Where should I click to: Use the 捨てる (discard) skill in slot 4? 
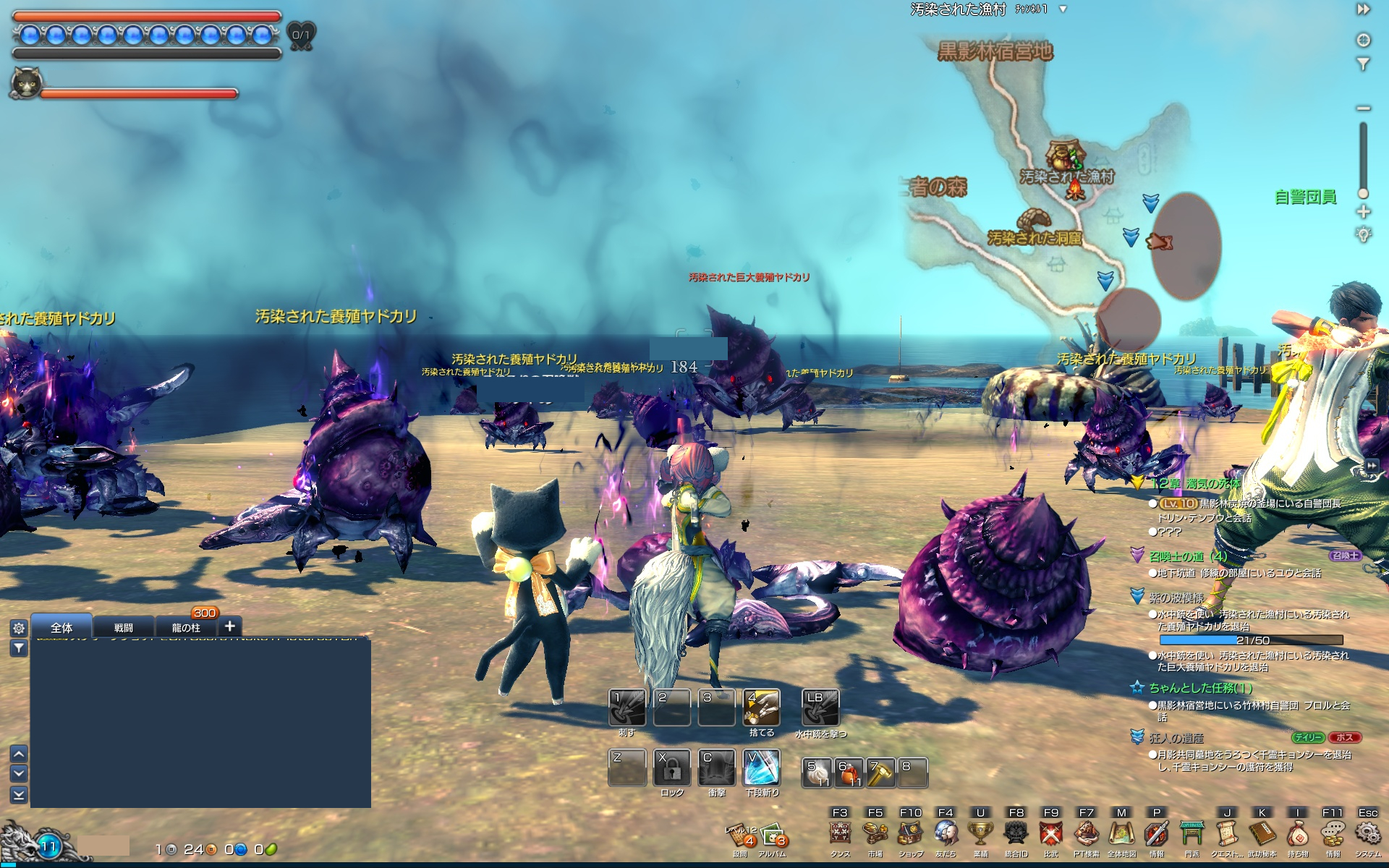click(x=761, y=707)
